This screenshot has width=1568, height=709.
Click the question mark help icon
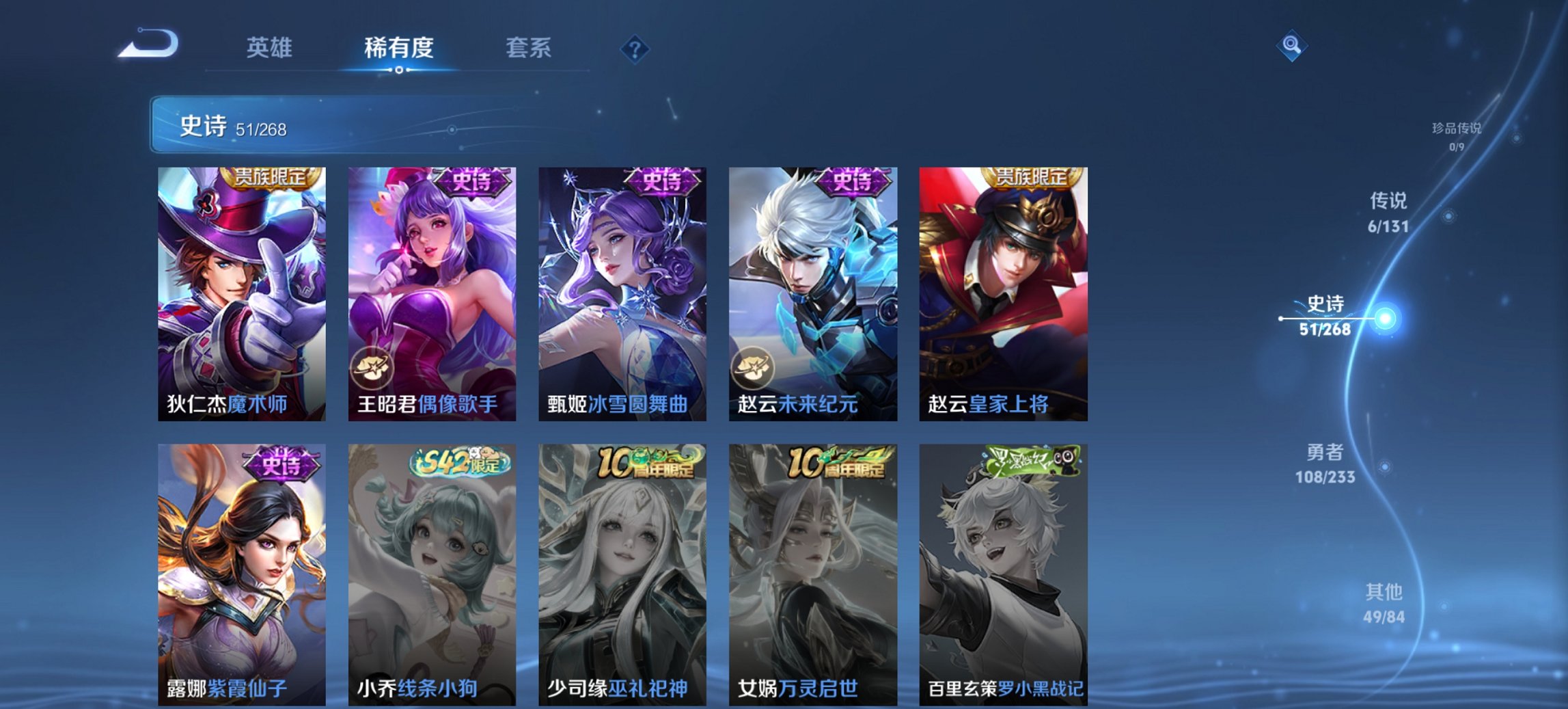[x=635, y=49]
